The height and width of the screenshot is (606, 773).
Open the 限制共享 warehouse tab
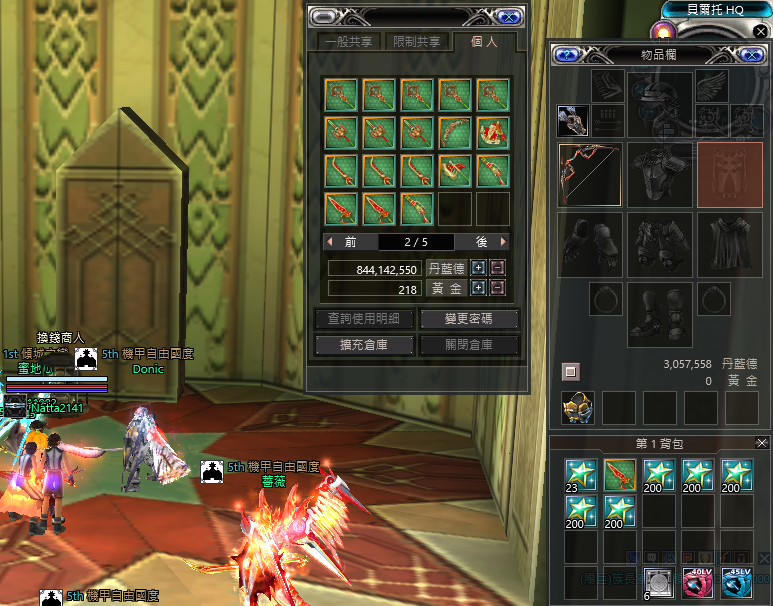tap(416, 42)
